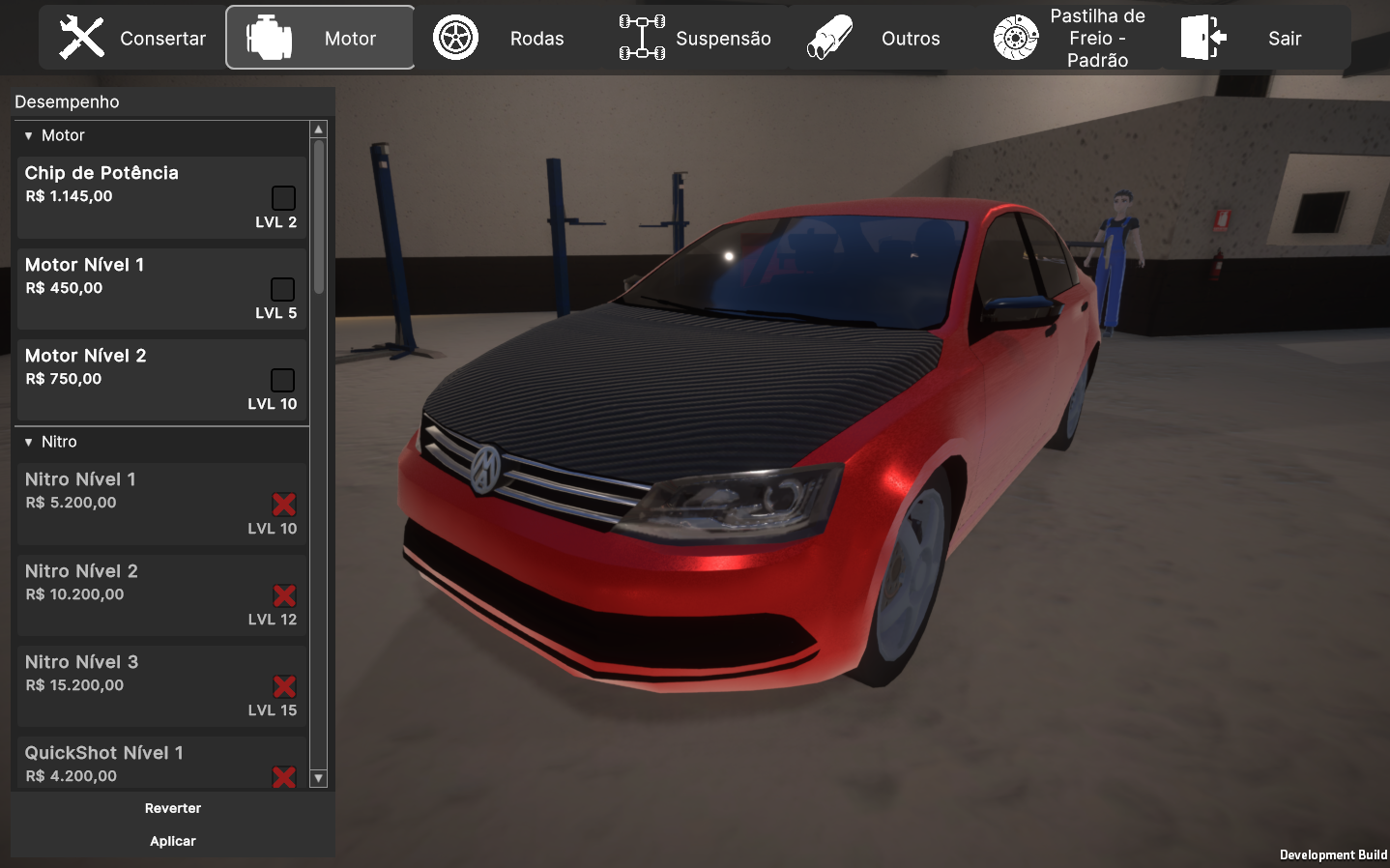1390x868 pixels.
Task: Show the Outros upgrades tab
Action: (x=874, y=39)
